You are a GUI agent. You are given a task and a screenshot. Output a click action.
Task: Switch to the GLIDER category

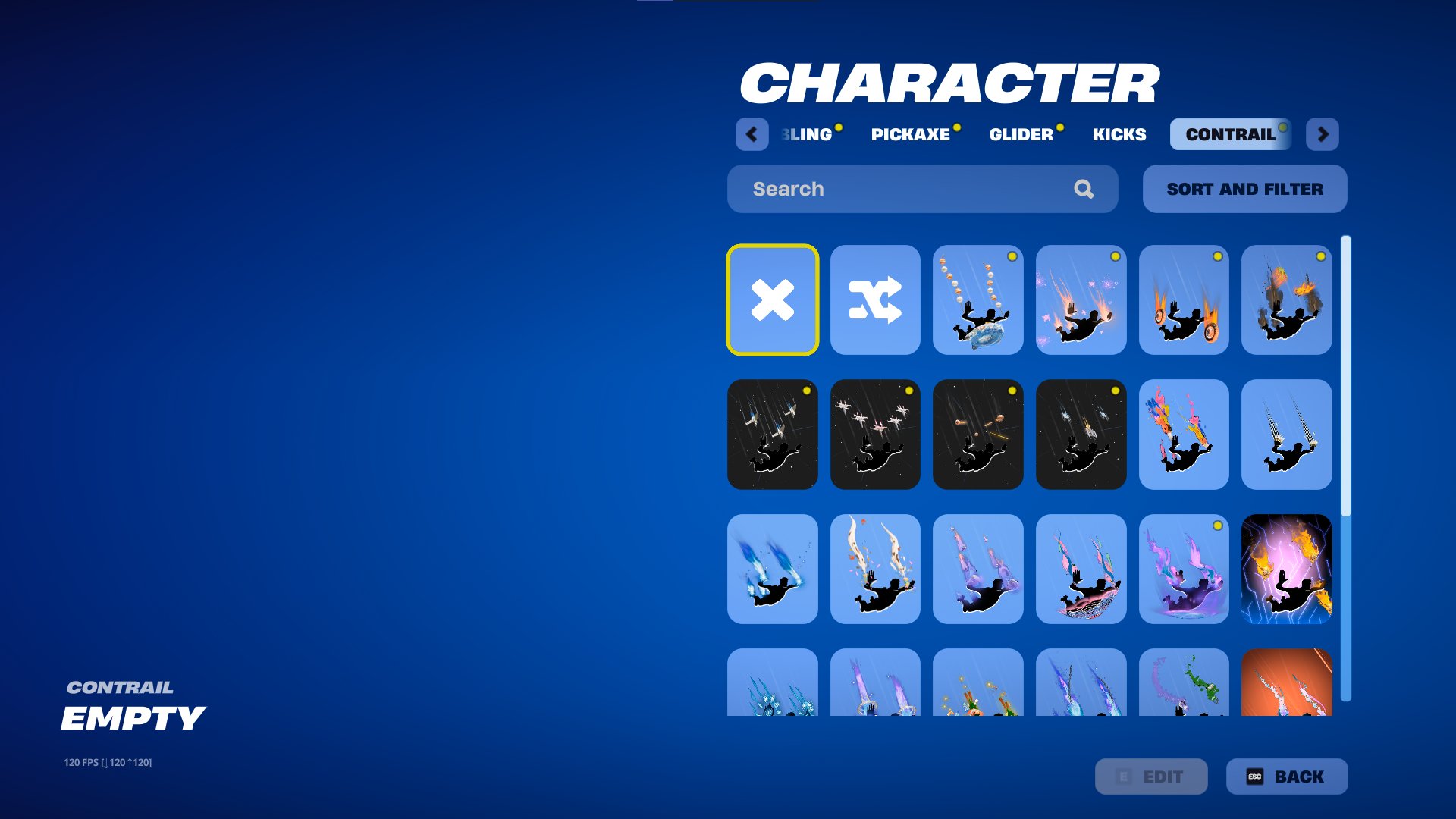click(1021, 134)
